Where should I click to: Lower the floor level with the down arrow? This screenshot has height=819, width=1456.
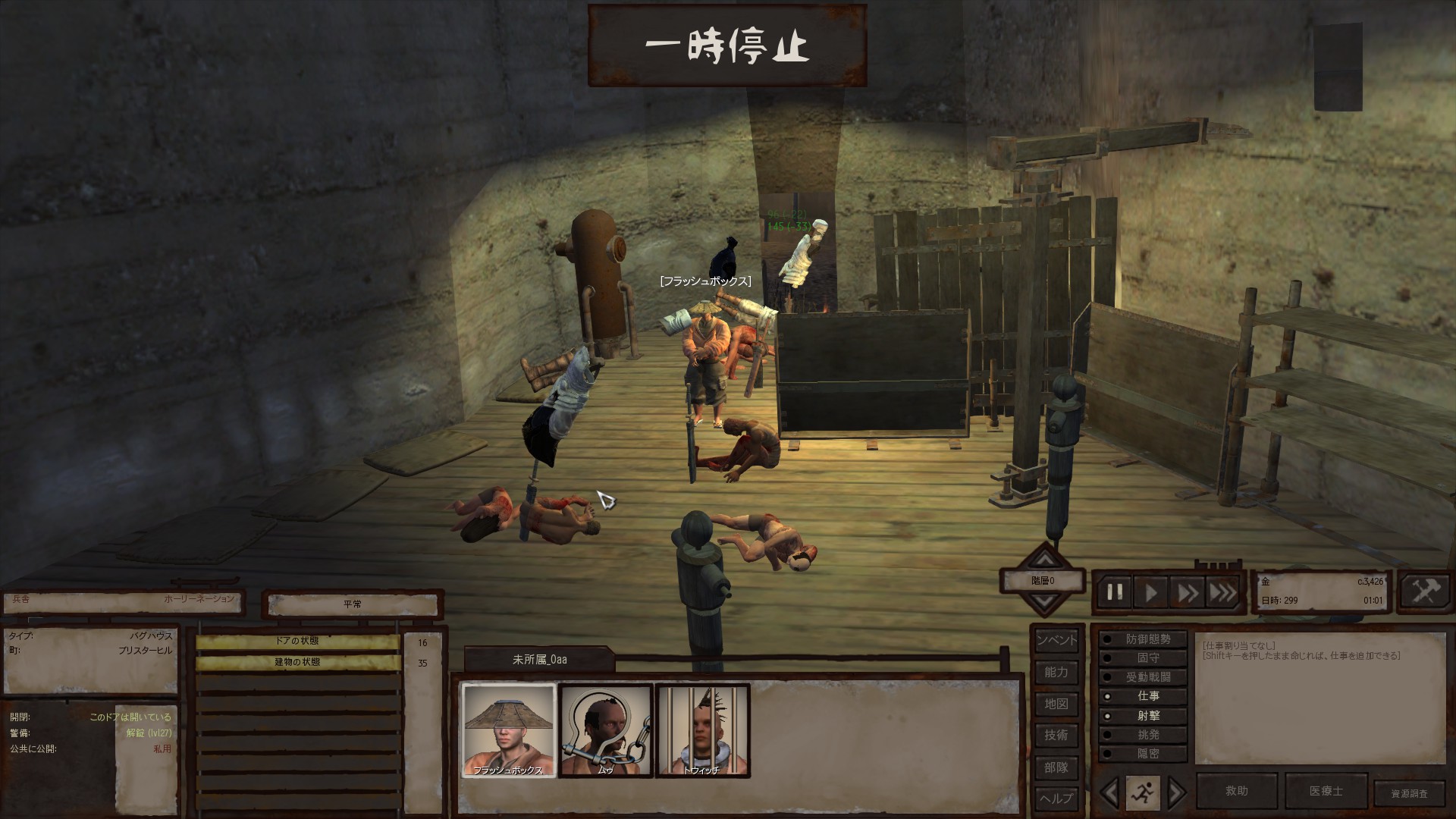pos(1045,602)
